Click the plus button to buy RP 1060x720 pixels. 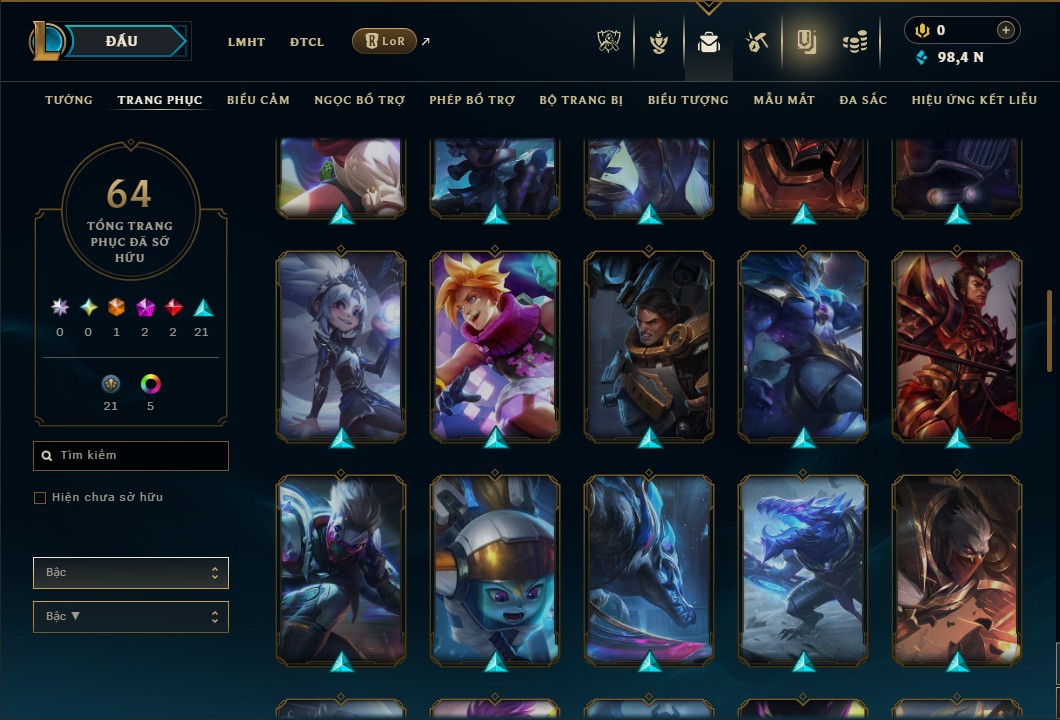pyautogui.click(x=1006, y=30)
